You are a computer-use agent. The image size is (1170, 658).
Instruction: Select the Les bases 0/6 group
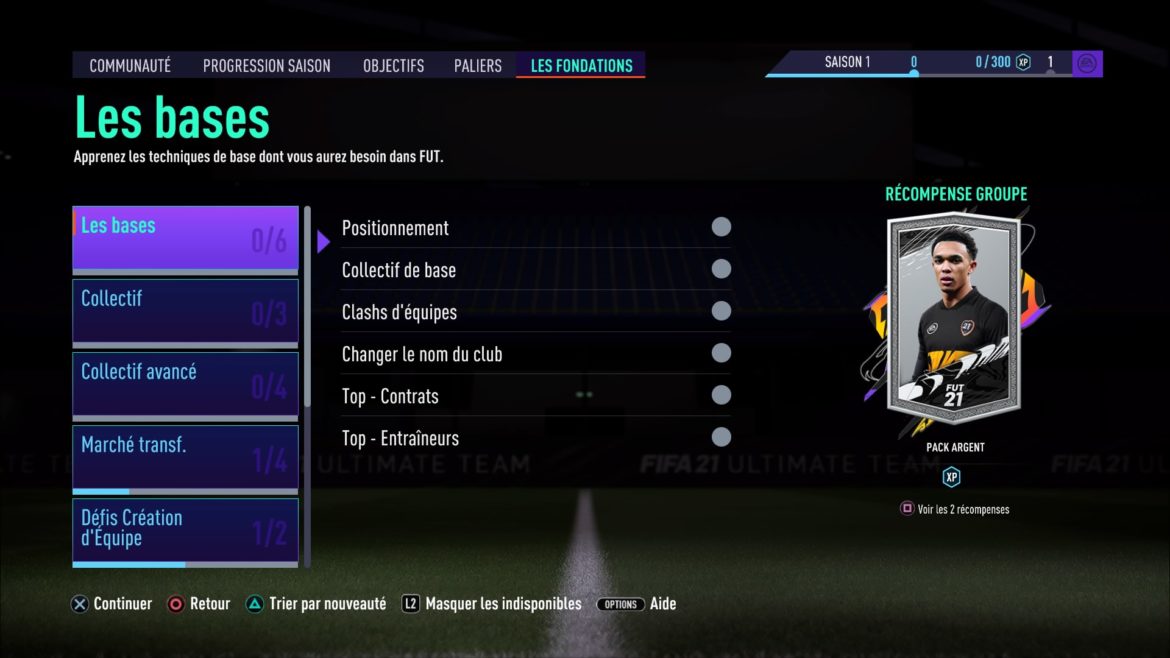tap(185, 239)
